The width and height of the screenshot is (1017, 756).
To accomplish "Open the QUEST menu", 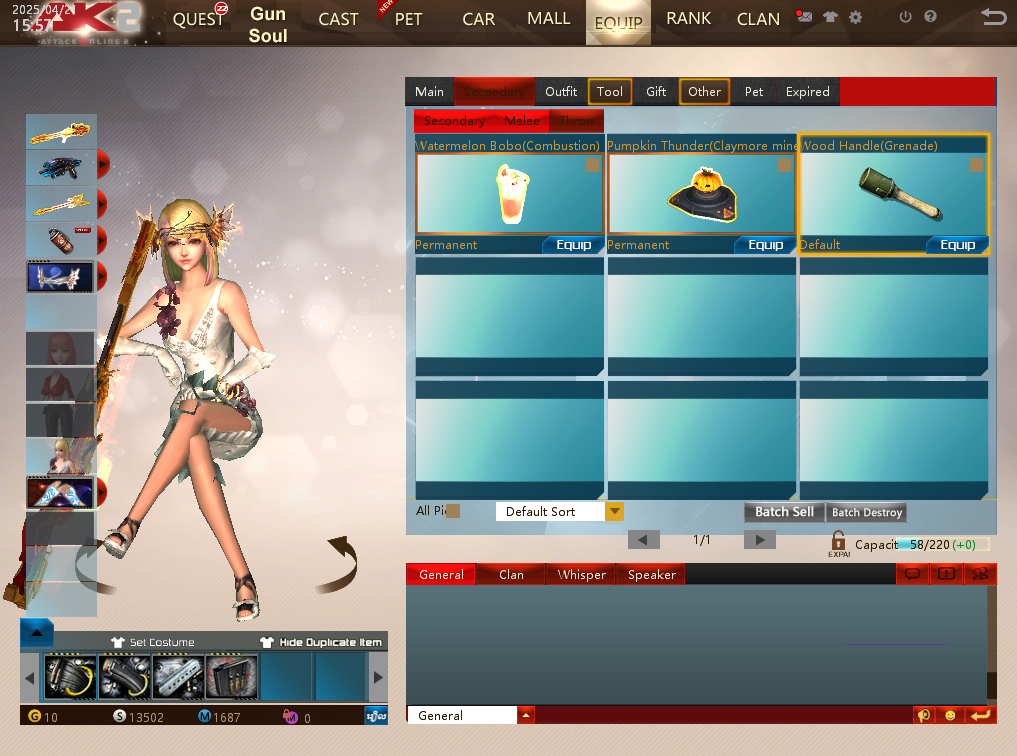I will click(198, 20).
